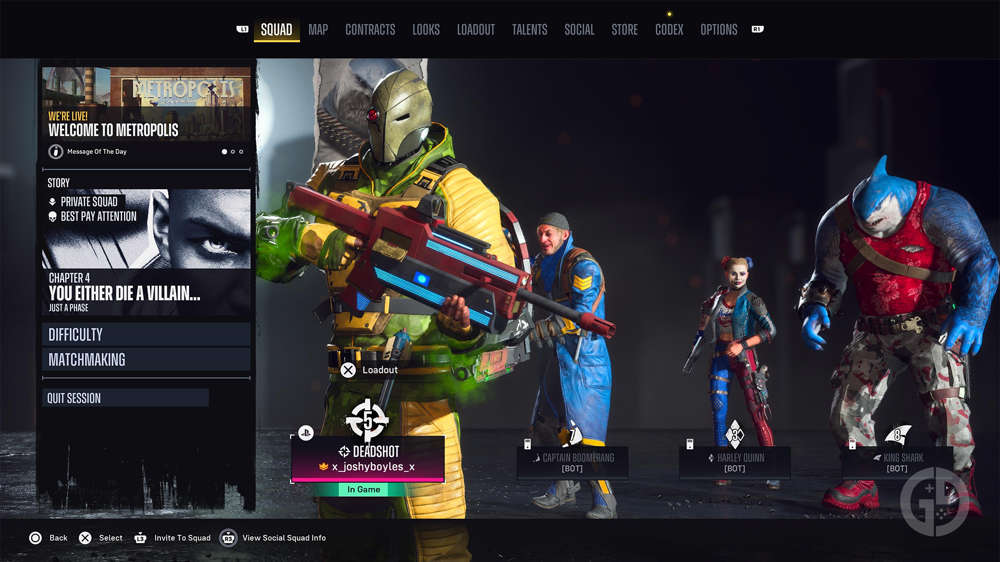Click Quit Session
Viewport: 1000px width, 562px height.
click(x=126, y=398)
